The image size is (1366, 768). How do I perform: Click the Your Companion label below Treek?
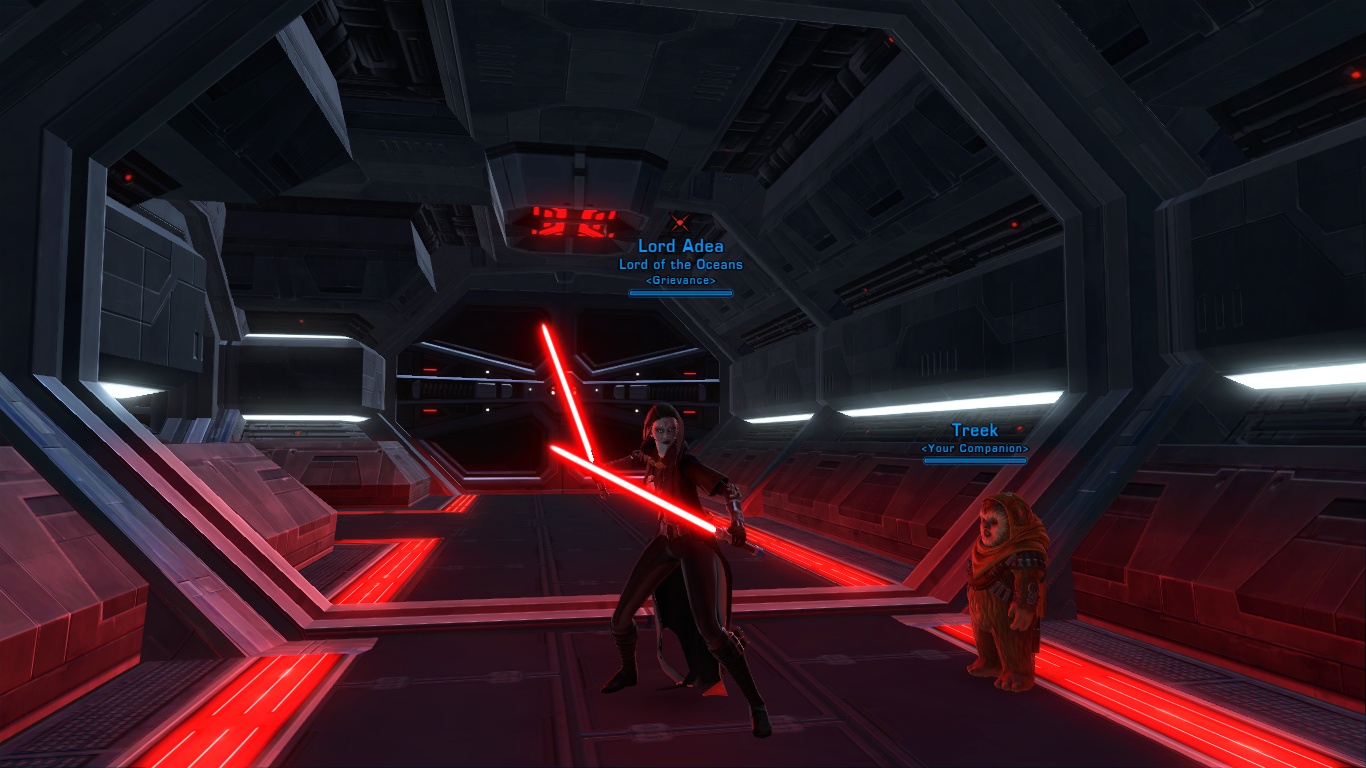point(973,449)
